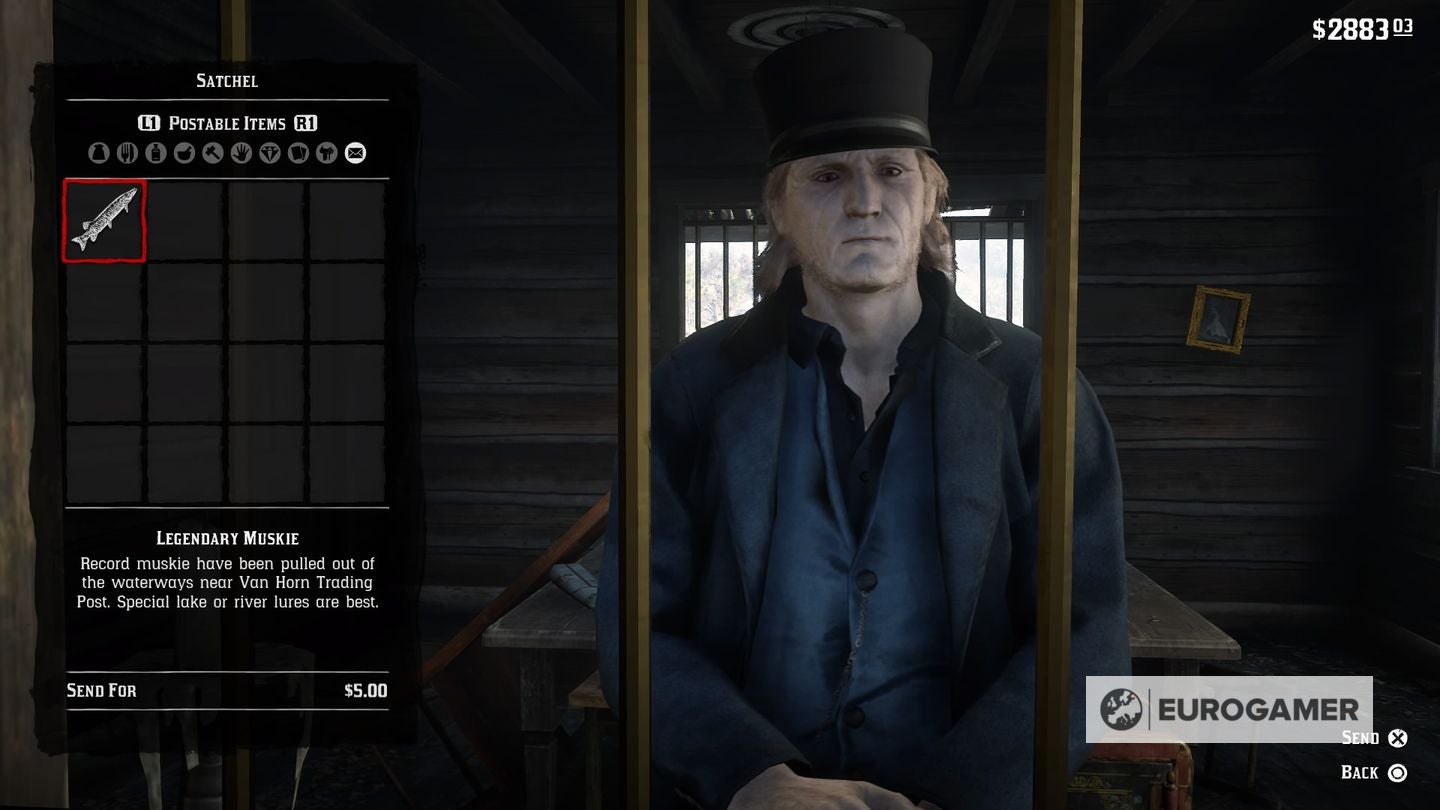
Task: Click the hammer tools category icon
Action: pyautogui.click(x=211, y=153)
